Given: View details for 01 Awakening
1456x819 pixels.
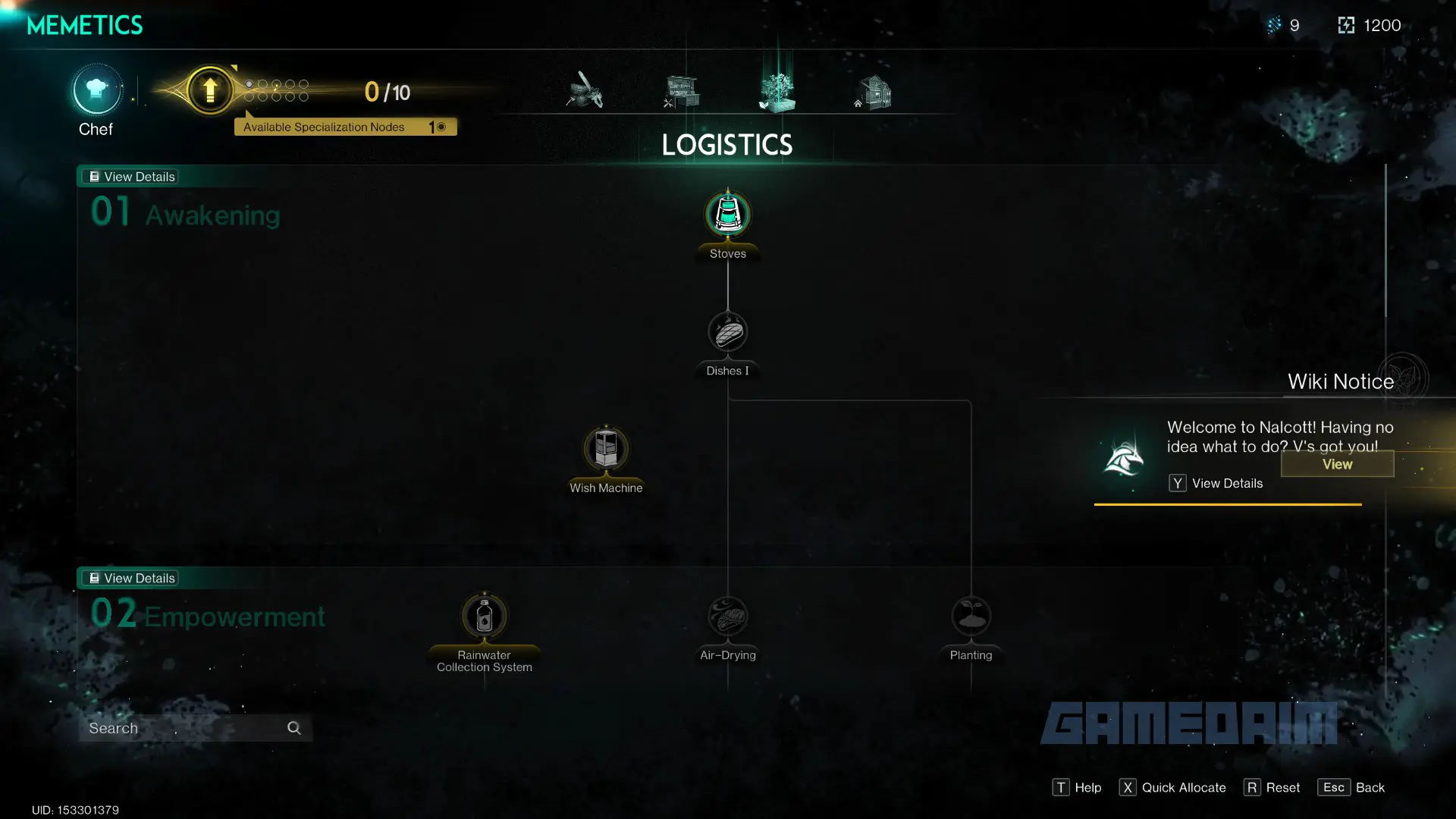Looking at the screenshot, I should [132, 177].
